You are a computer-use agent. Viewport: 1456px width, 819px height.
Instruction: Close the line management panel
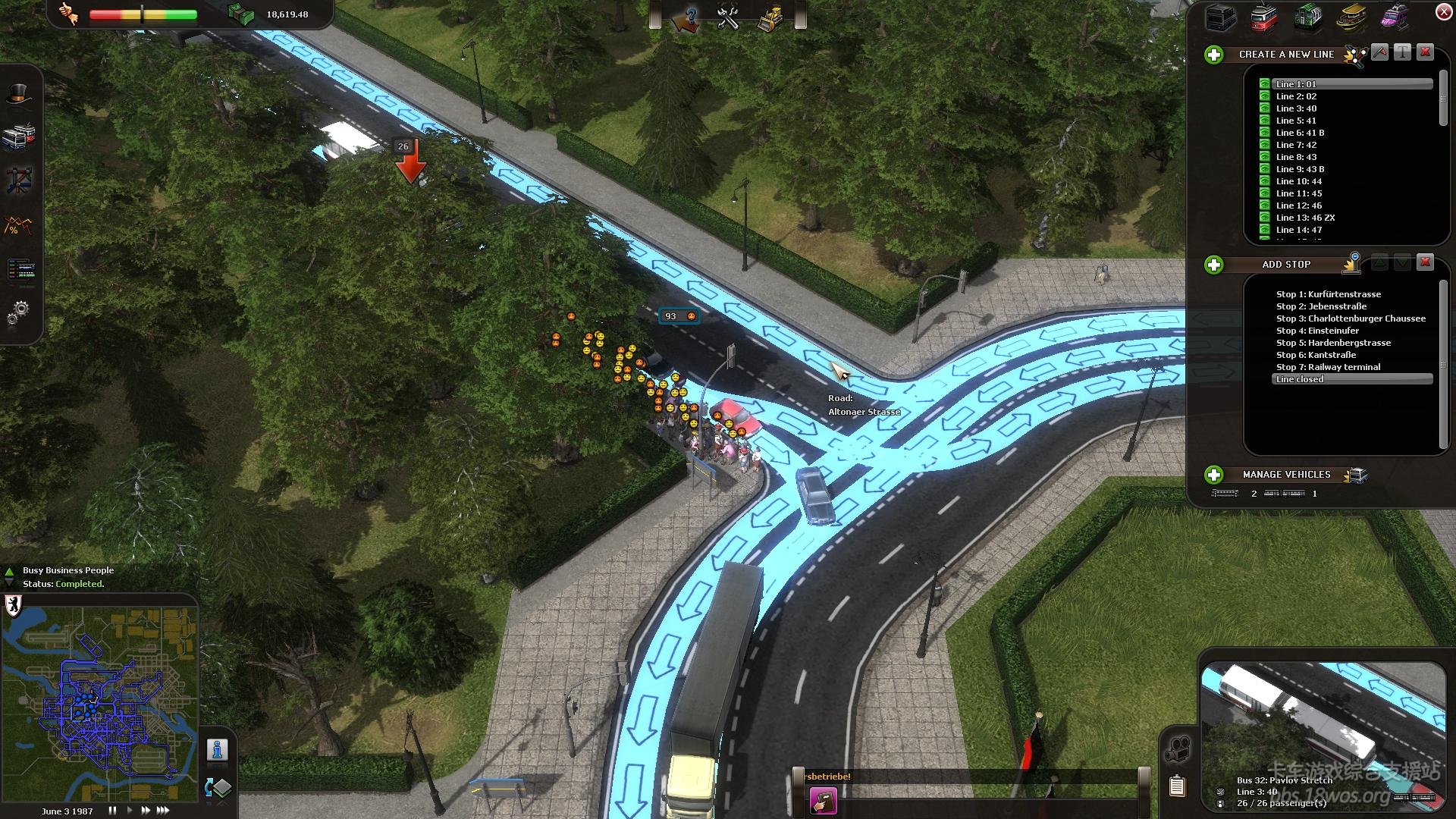1444,11
